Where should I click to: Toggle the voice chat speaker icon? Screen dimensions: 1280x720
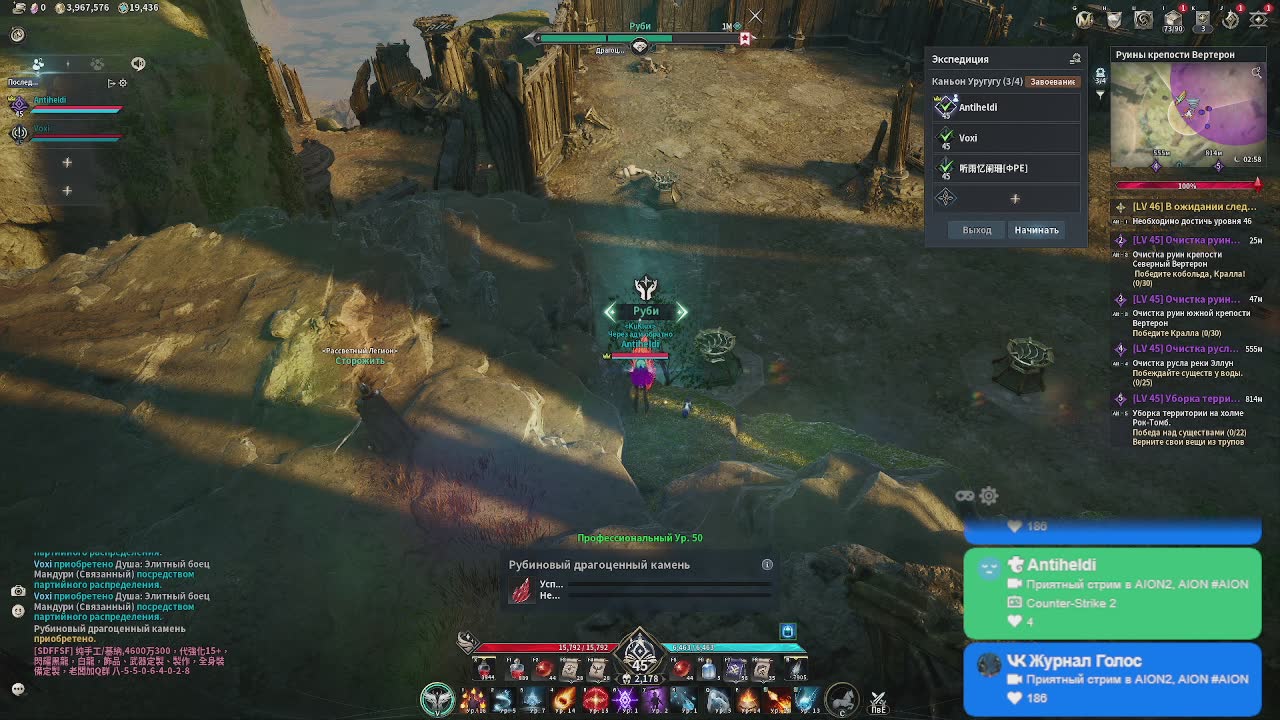point(138,64)
